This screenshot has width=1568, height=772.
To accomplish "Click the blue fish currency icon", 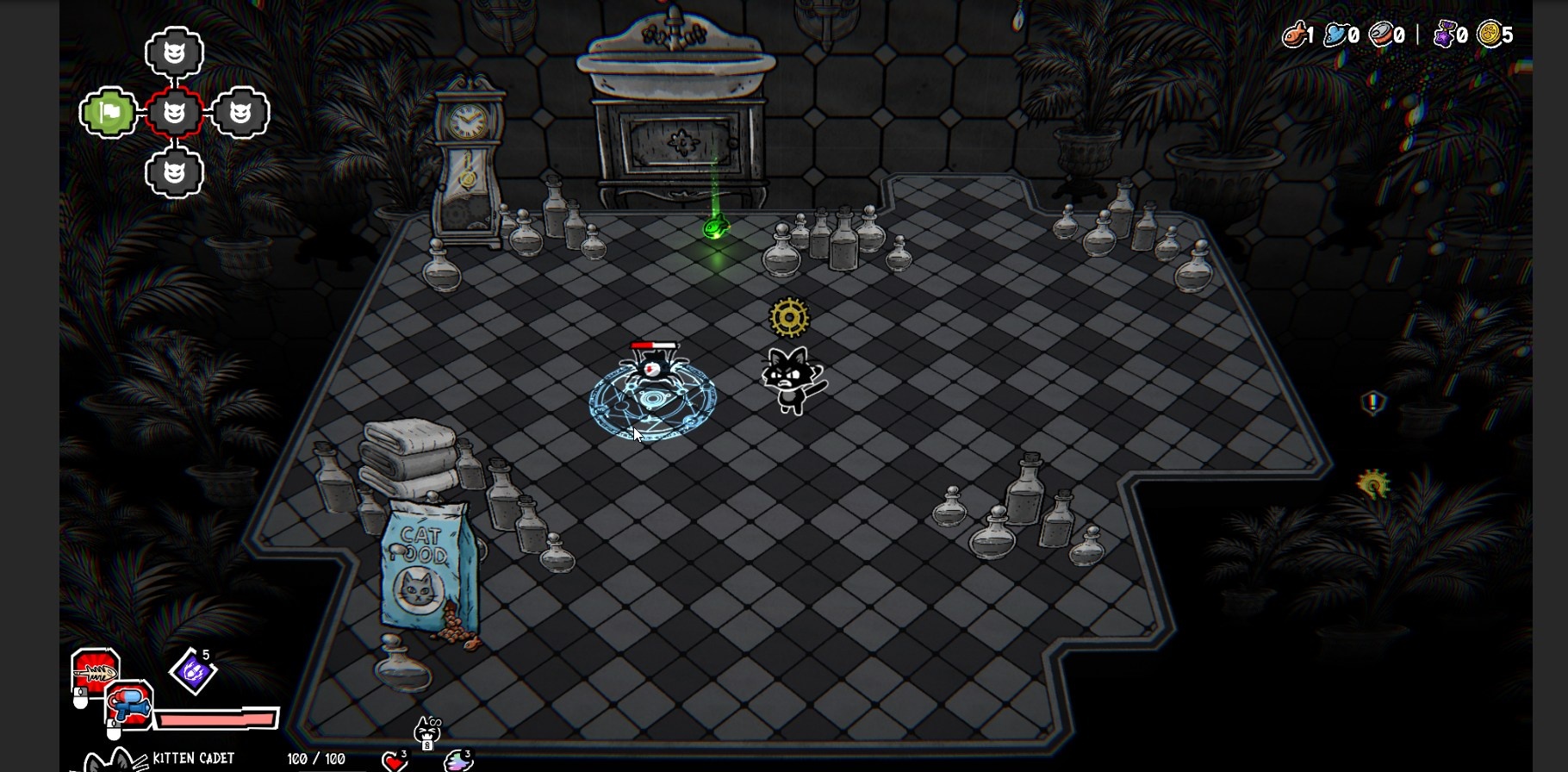I will pyautogui.click(x=1336, y=34).
